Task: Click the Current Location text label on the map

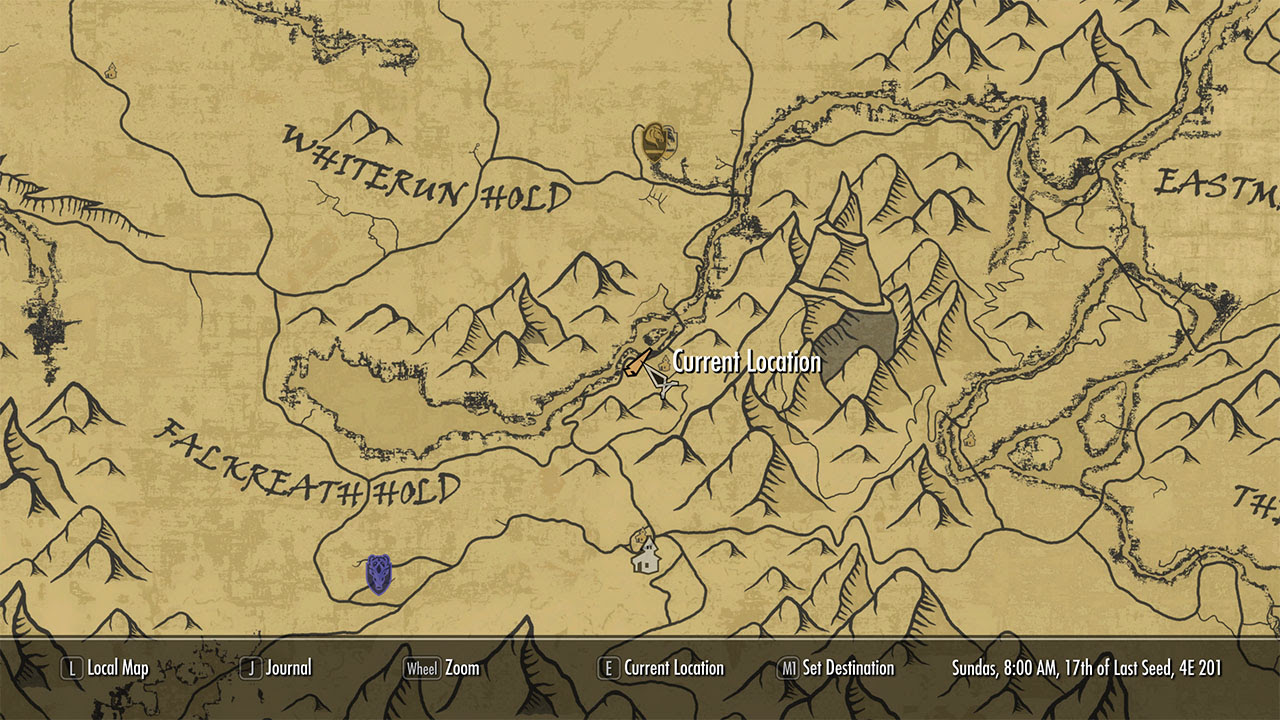Action: pyautogui.click(x=746, y=361)
